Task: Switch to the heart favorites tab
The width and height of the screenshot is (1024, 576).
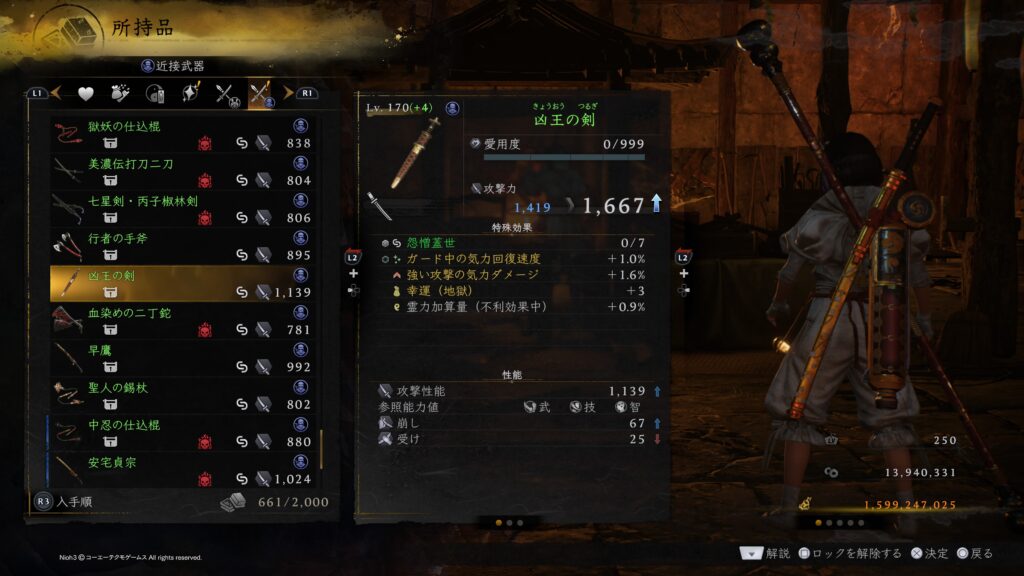Action: pyautogui.click(x=86, y=94)
